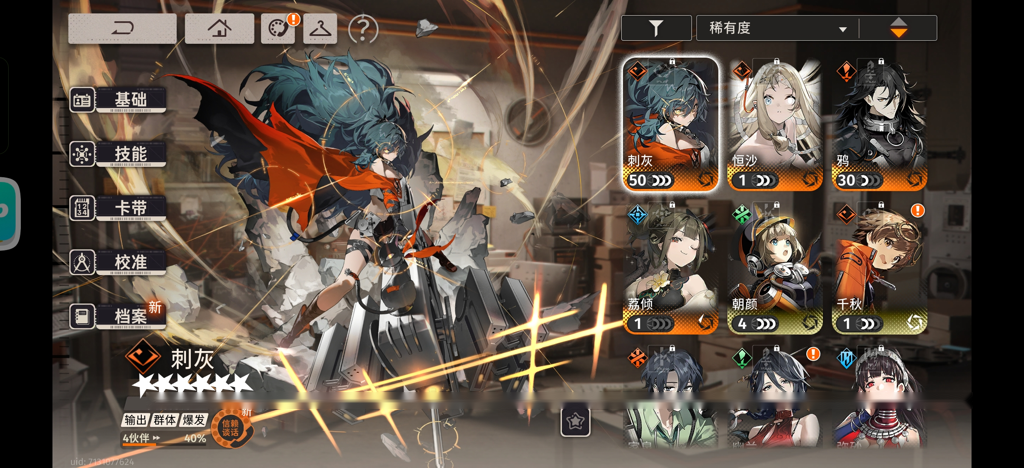Choose the 千秋 character card

click(x=880, y=268)
